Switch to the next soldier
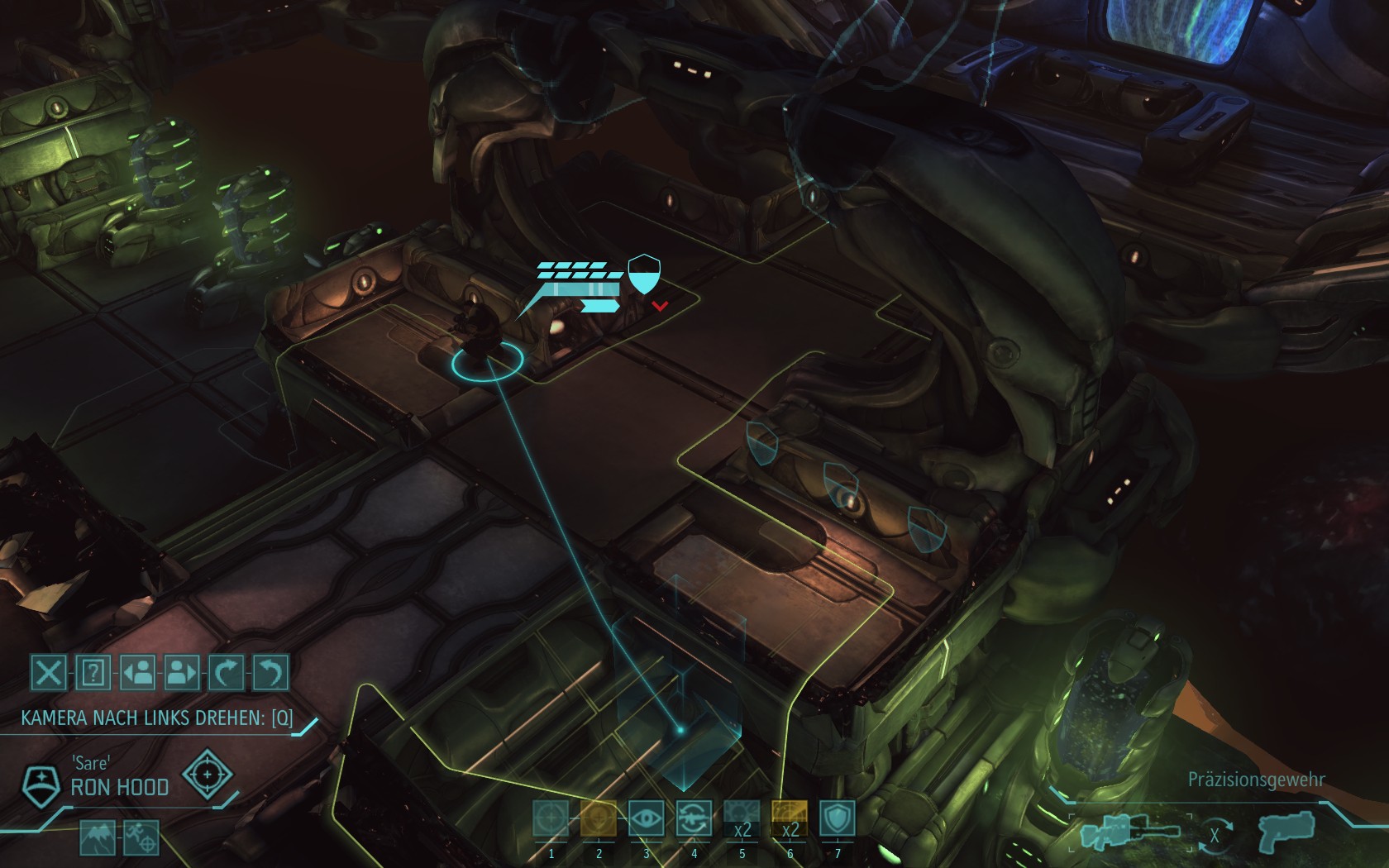This screenshot has width=1389, height=868. [182, 673]
